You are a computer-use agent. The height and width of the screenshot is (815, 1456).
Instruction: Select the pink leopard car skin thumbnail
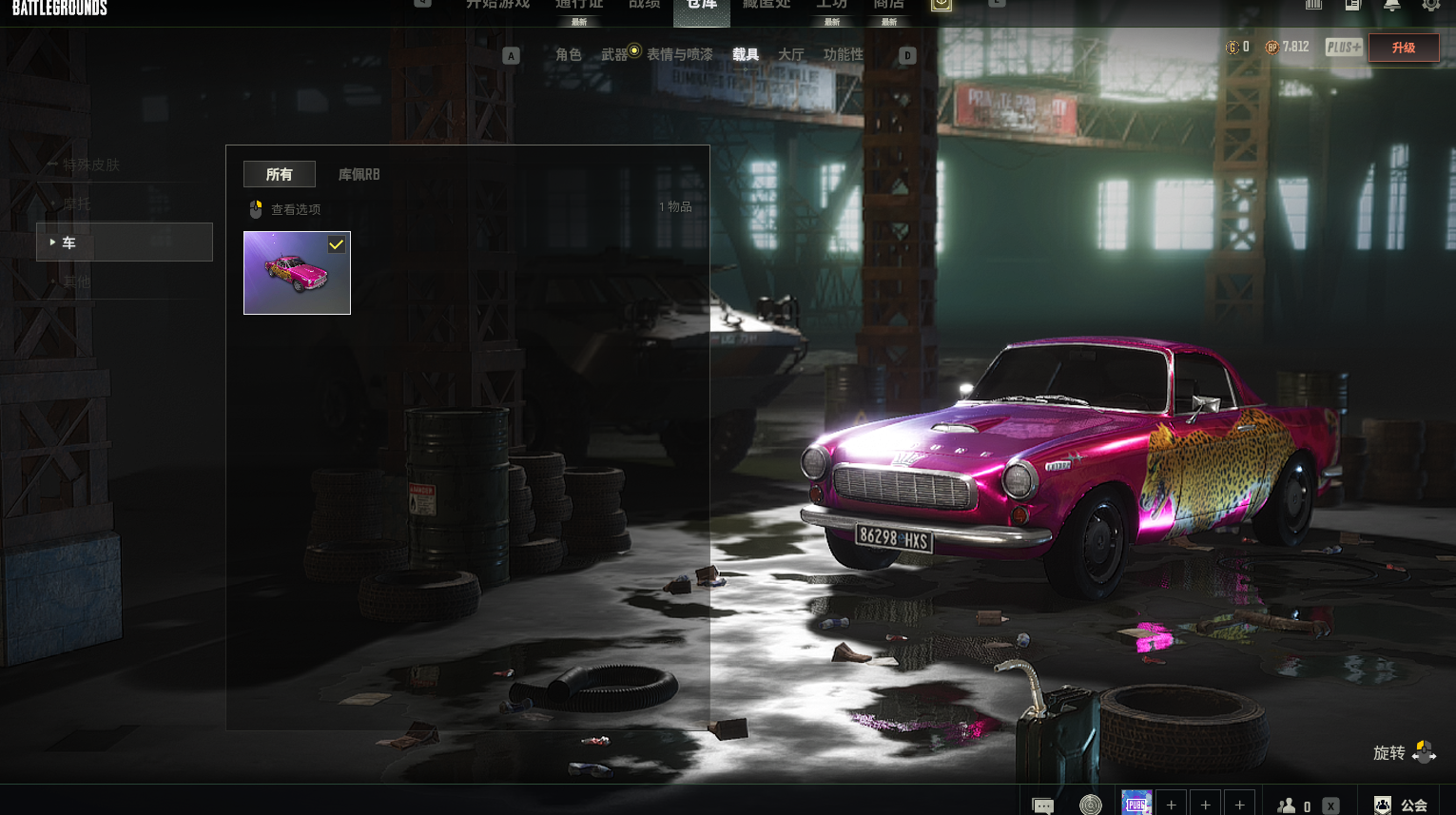click(297, 273)
